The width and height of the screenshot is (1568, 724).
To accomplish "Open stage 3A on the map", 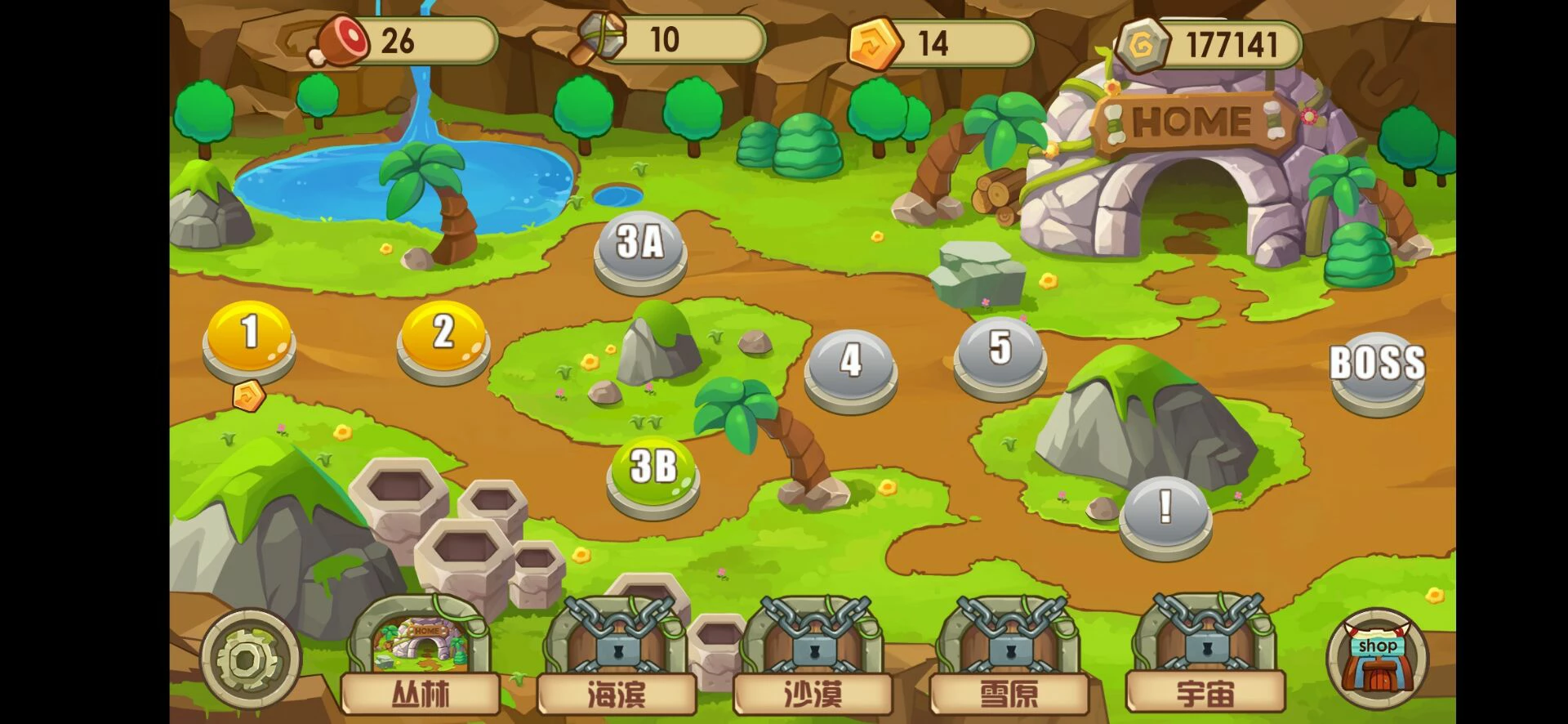I will [x=639, y=246].
